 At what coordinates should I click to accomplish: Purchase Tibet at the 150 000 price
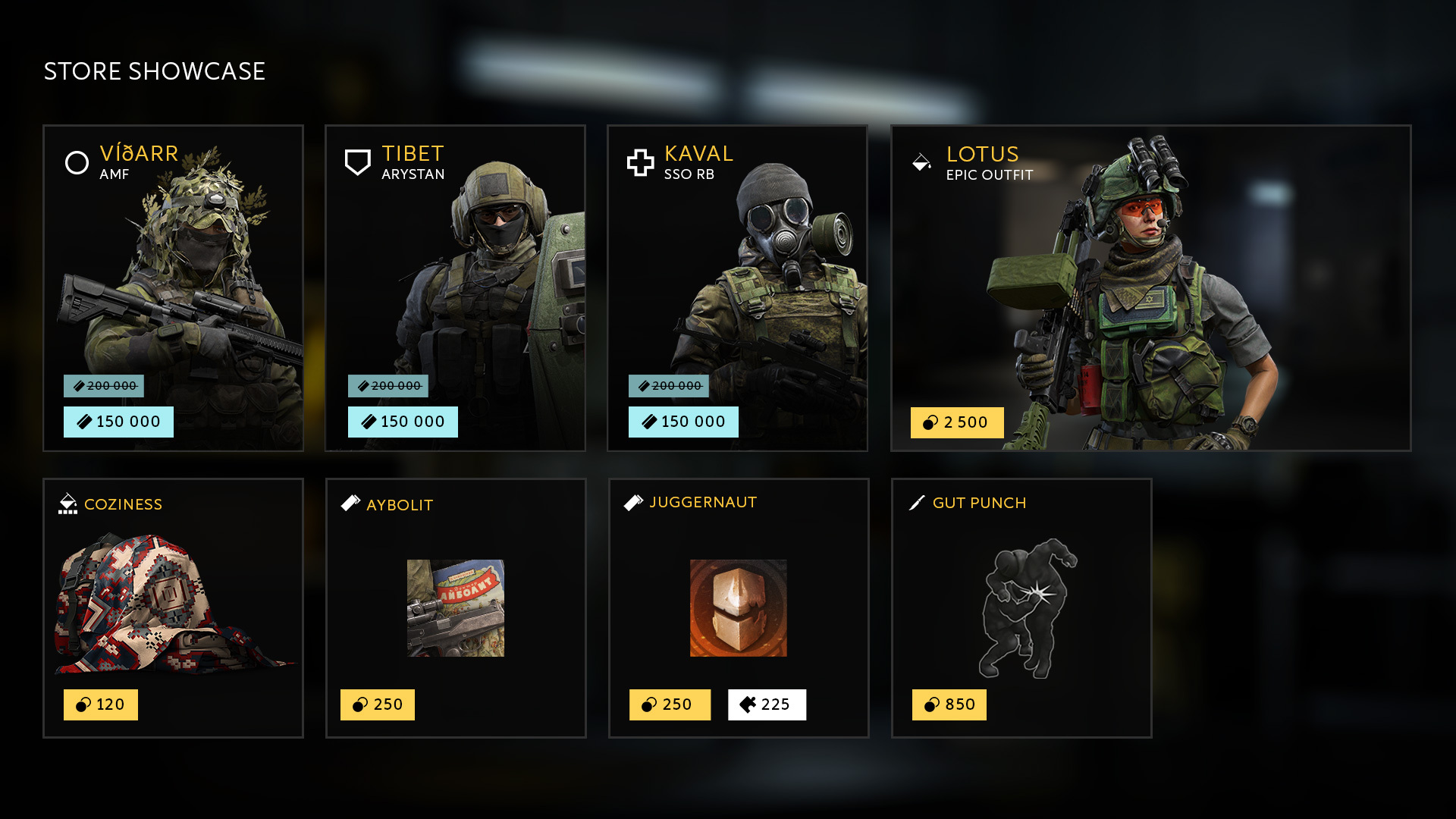click(403, 422)
